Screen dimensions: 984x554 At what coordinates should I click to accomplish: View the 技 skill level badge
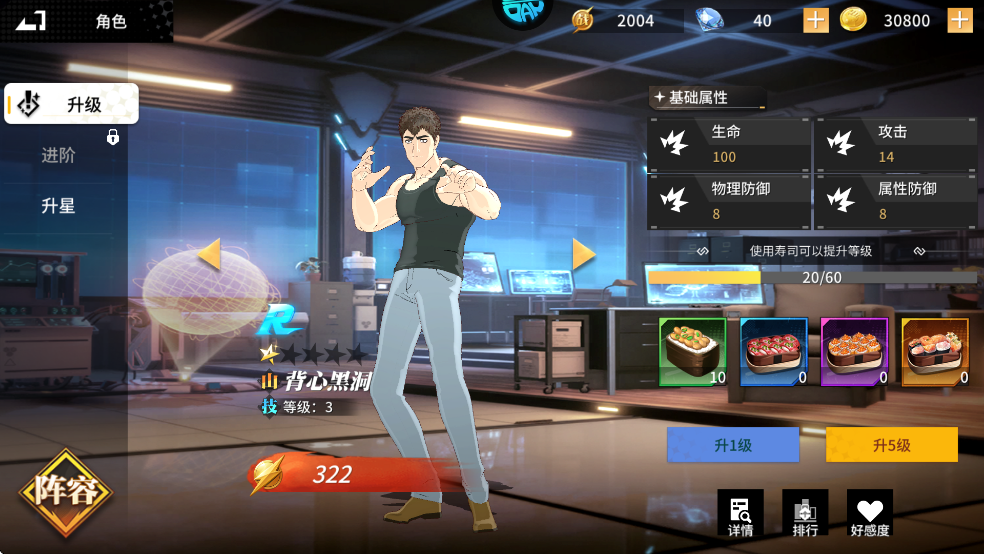(269, 407)
